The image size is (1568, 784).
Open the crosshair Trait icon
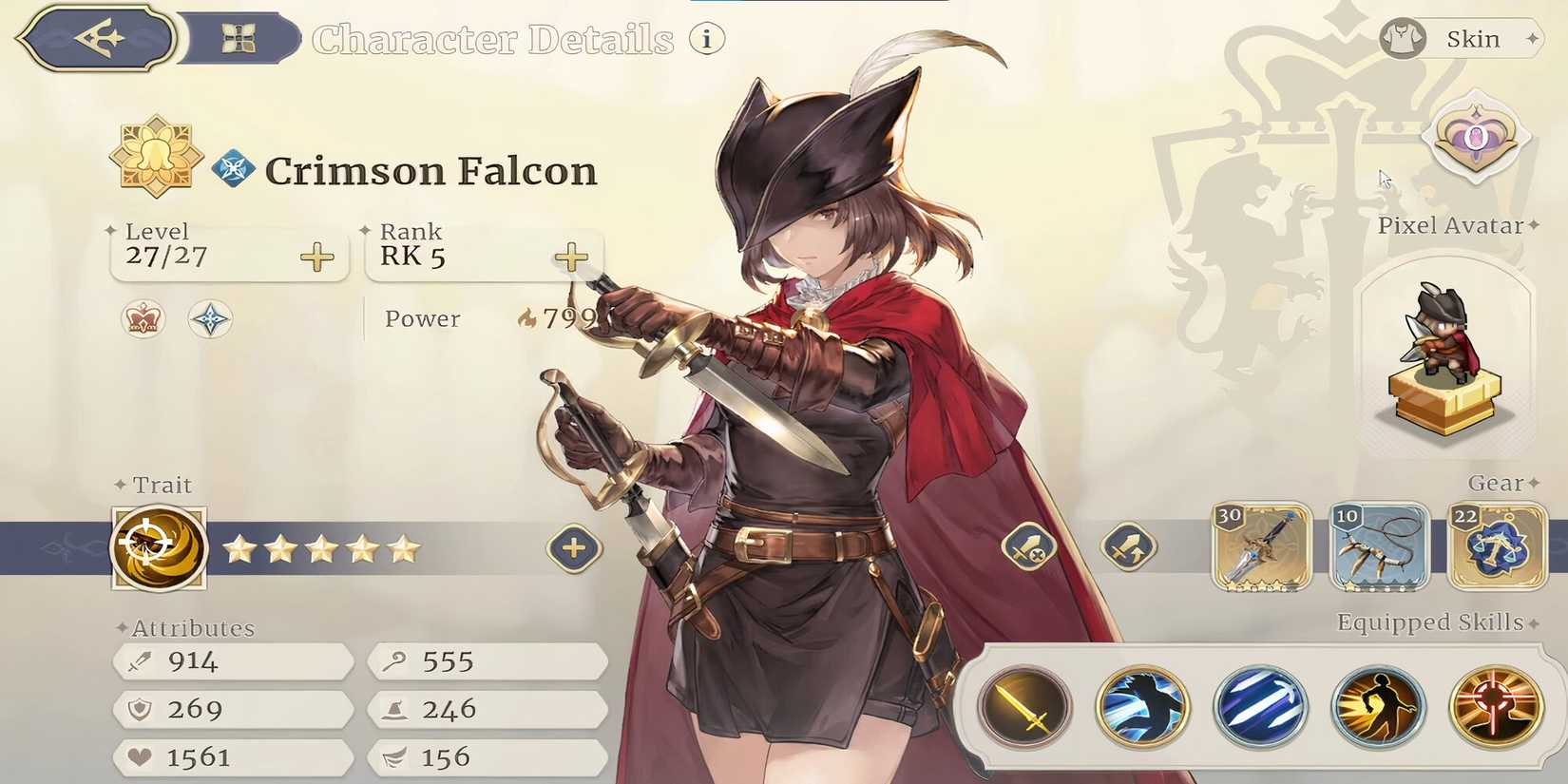pos(158,546)
